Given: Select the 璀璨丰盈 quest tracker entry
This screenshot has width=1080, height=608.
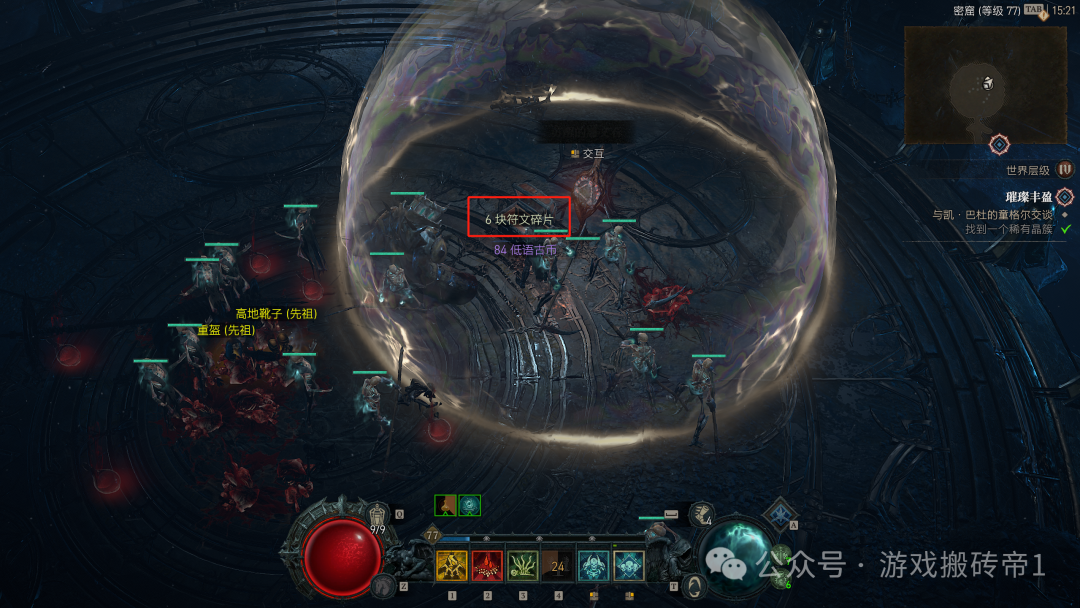Looking at the screenshot, I should (1029, 197).
